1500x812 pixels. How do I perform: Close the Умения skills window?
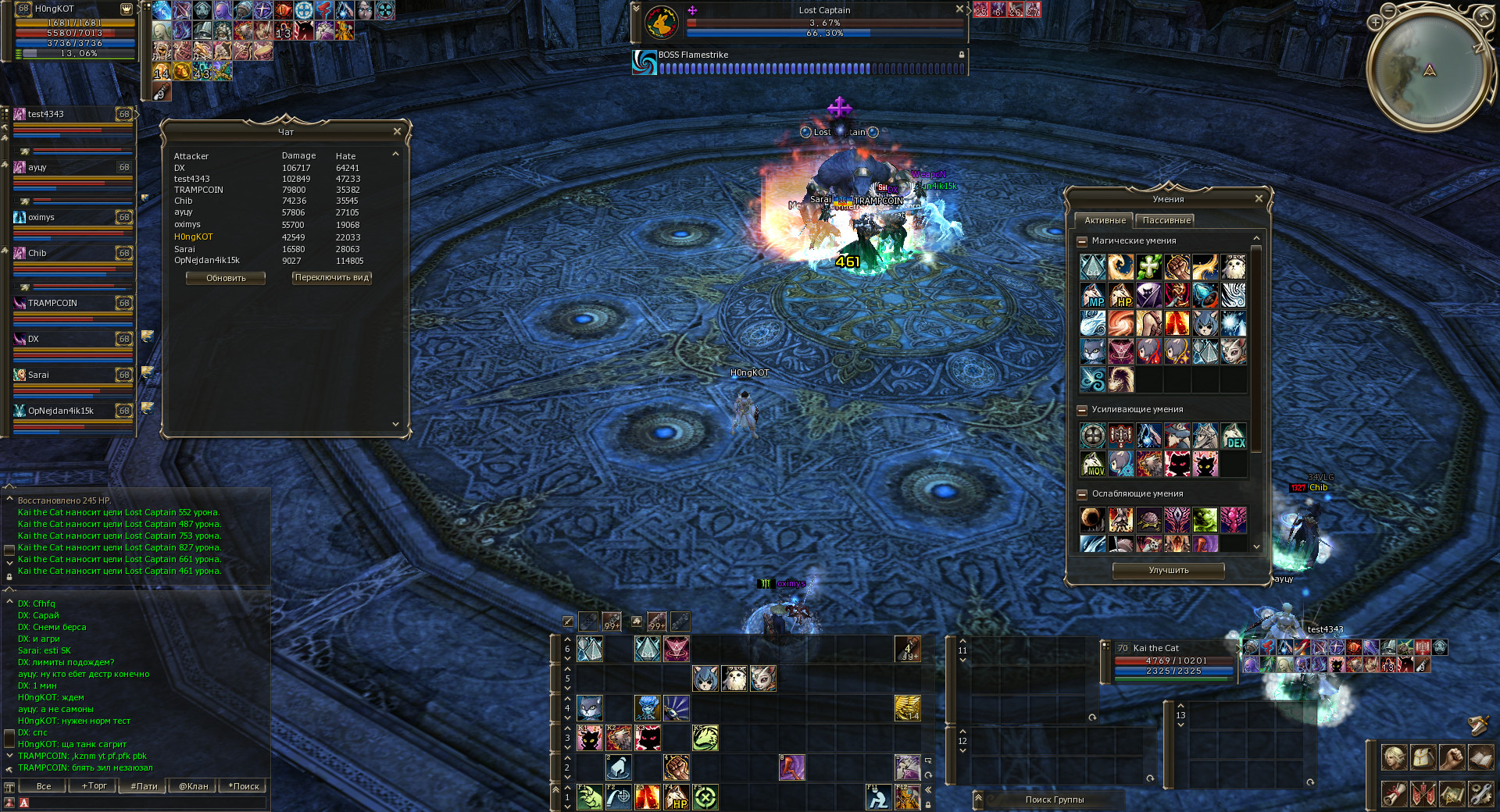(1259, 198)
